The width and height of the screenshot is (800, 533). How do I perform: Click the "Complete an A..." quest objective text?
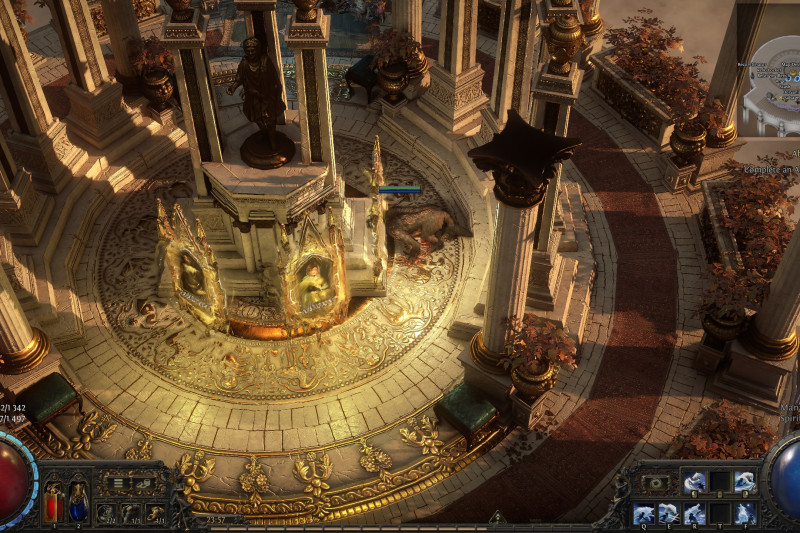(x=770, y=170)
